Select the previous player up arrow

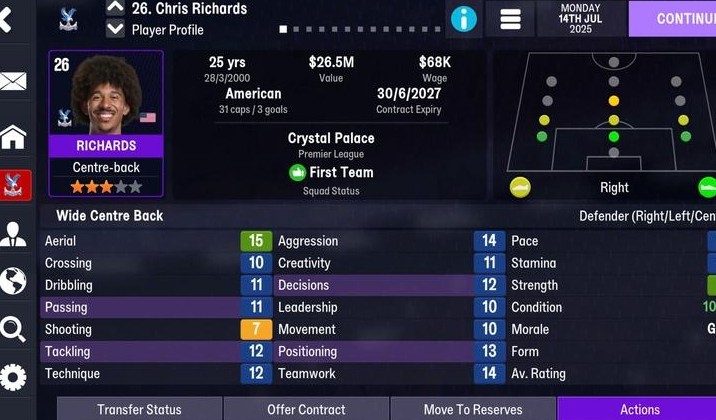[115, 8]
